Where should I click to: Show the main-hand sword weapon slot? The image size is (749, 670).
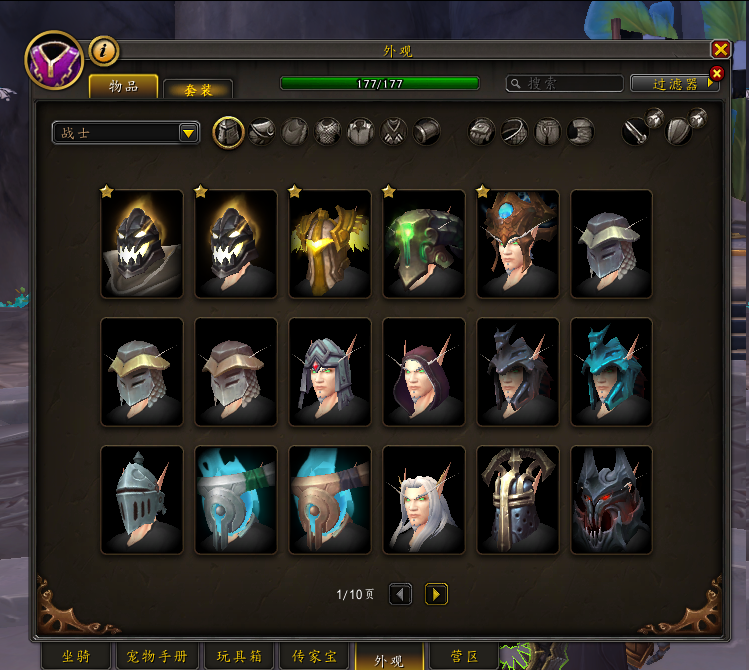636,132
